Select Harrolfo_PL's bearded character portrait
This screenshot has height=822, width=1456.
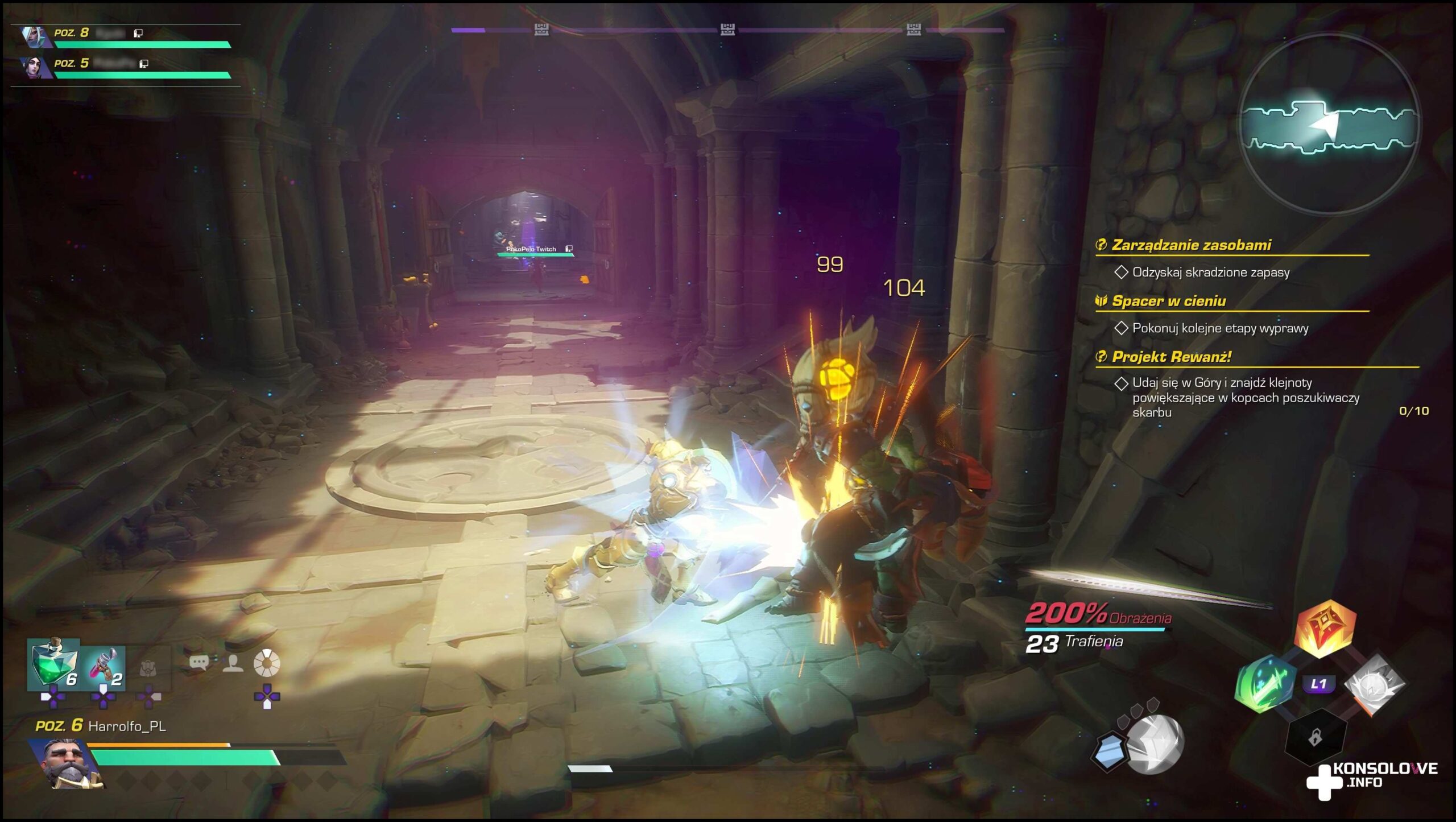coord(68,763)
